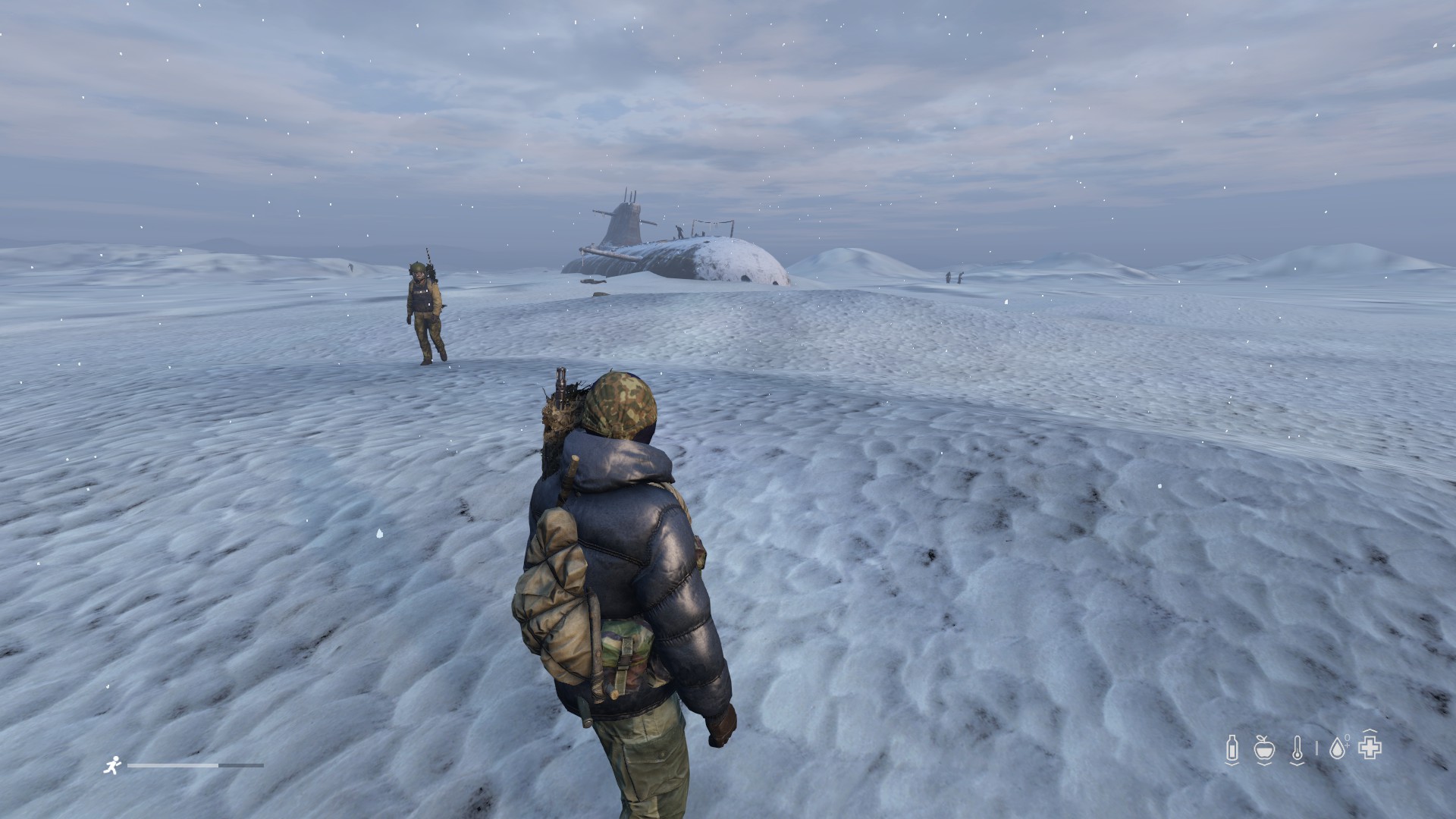The height and width of the screenshot is (819, 1456).
Task: Click the blood drop status icon
Action: 1337,749
